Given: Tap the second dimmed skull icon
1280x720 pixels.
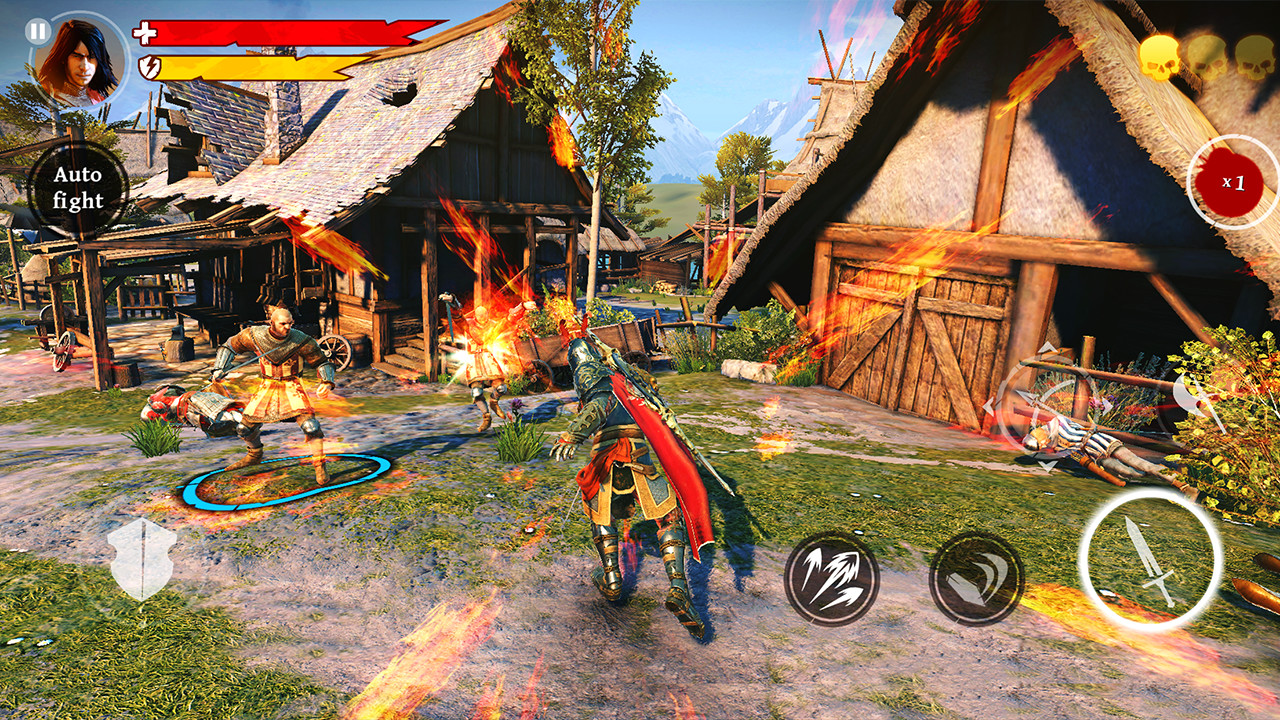Looking at the screenshot, I should pos(1207,55).
